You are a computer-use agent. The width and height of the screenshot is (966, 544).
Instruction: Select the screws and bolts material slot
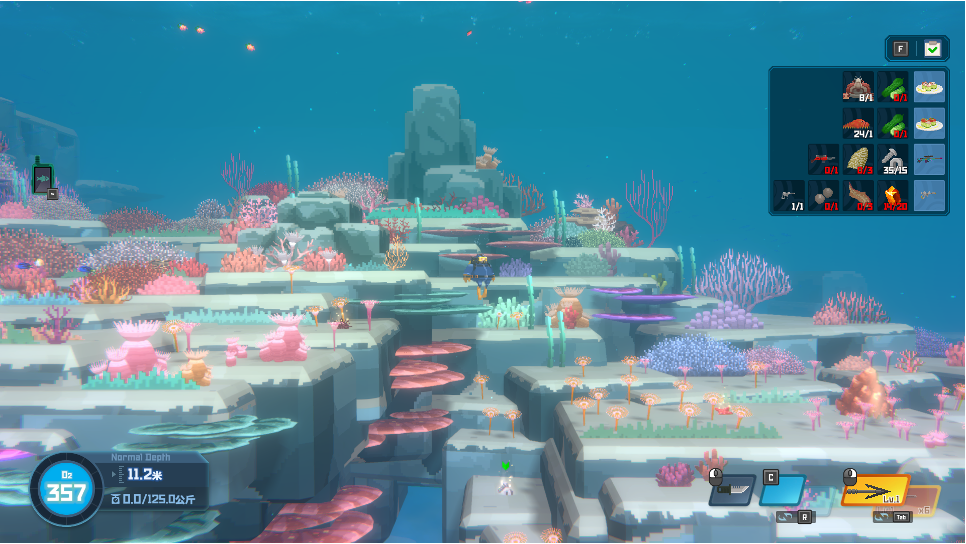[x=893, y=159]
